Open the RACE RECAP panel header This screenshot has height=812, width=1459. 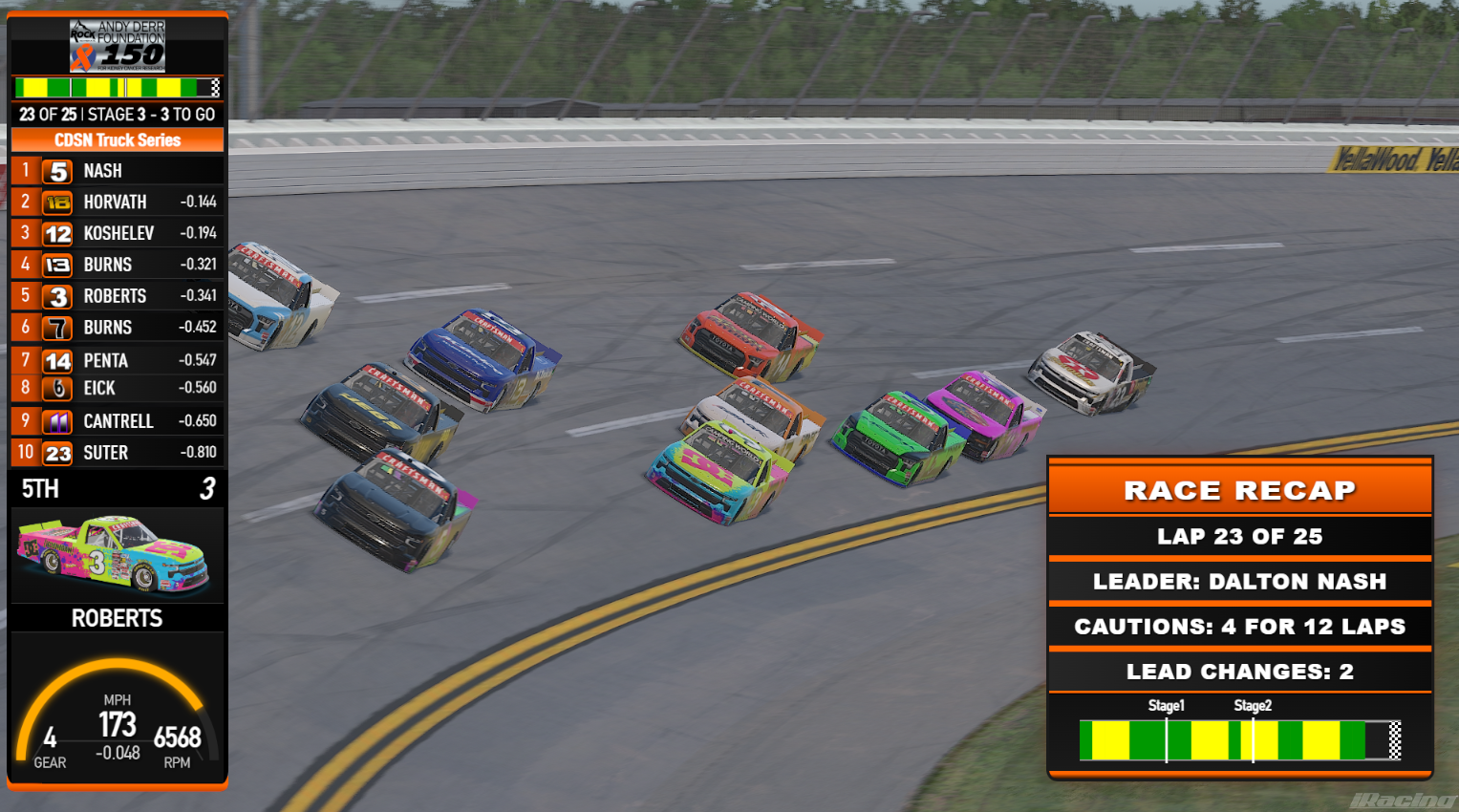[1239, 490]
